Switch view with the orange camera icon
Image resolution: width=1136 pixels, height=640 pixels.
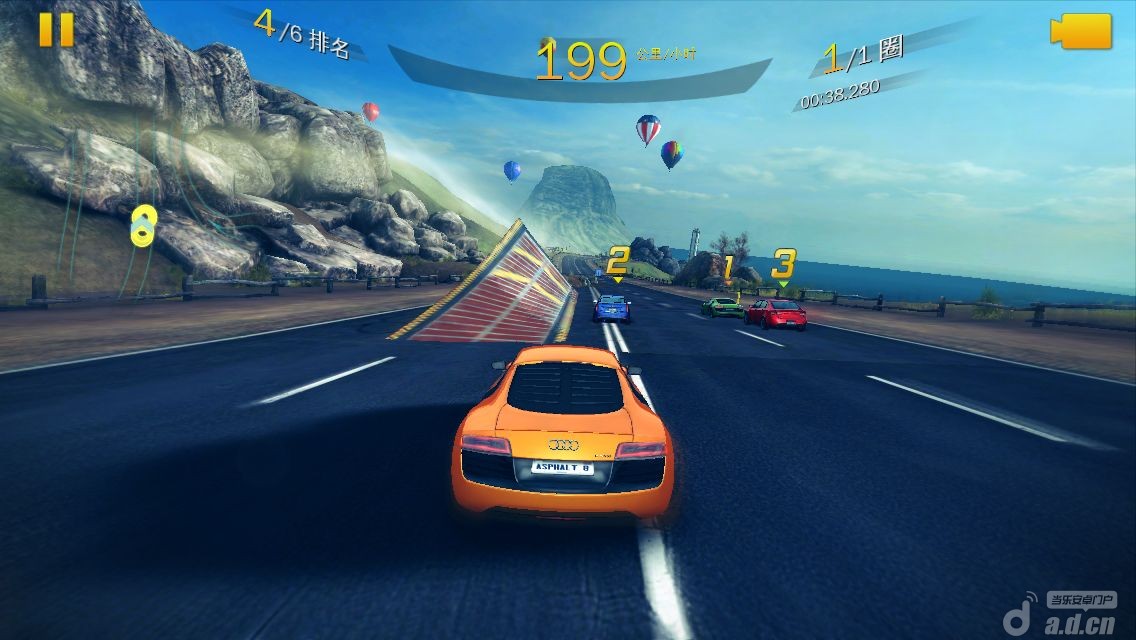1081,31
